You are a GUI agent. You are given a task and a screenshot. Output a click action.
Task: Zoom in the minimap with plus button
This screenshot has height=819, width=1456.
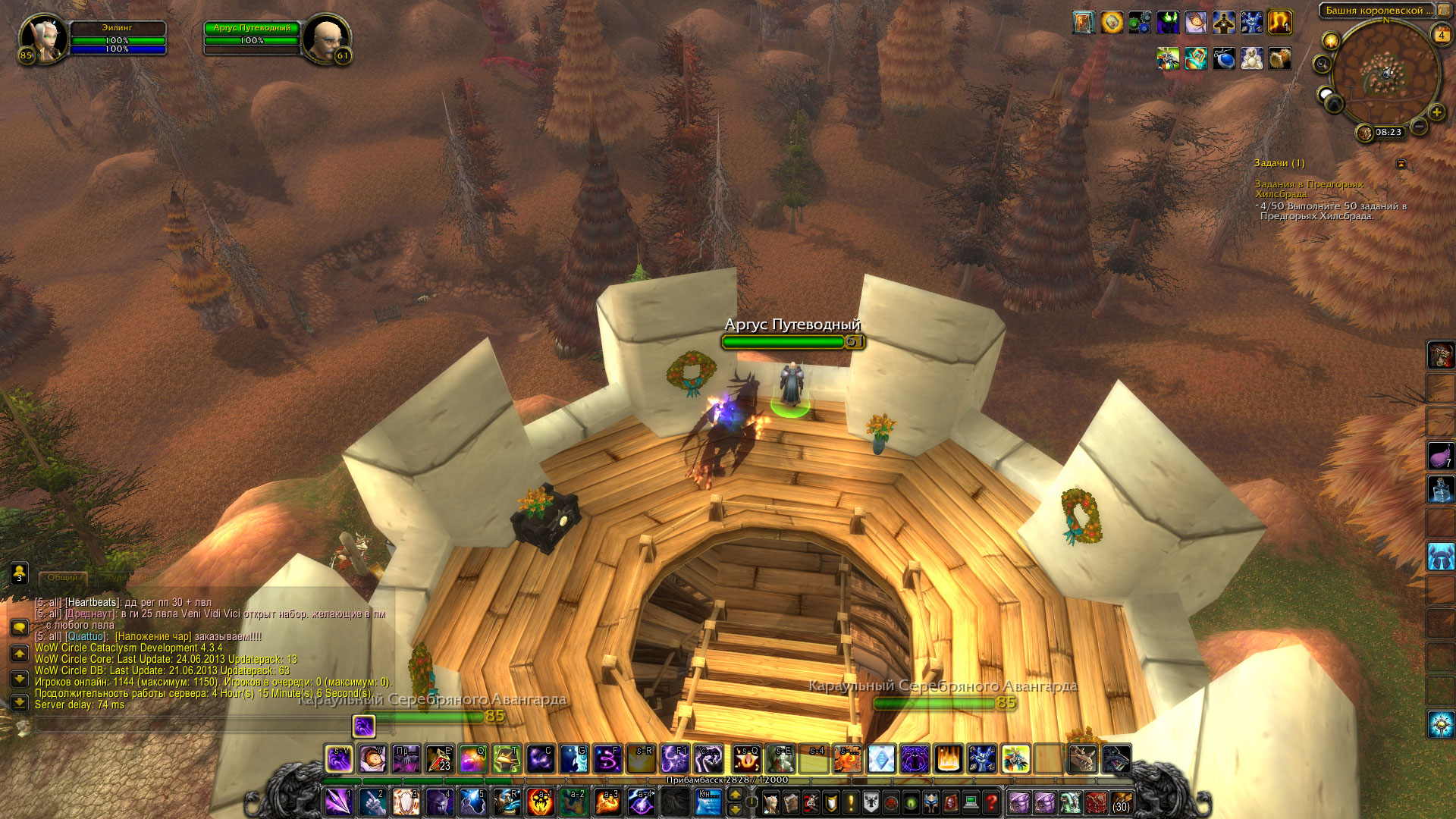point(1436,112)
